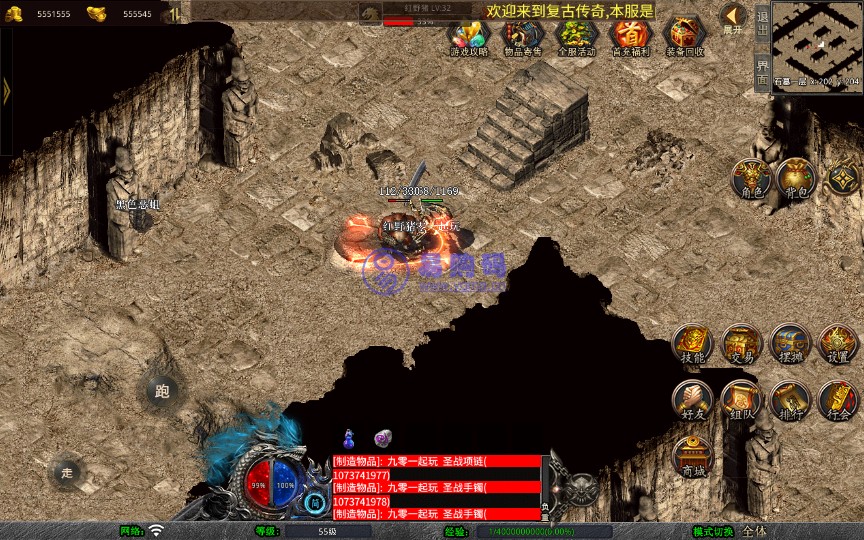Screen dimensions: 864x540
Task: Click the 模式切换 mode switch label
Action: click(x=714, y=531)
